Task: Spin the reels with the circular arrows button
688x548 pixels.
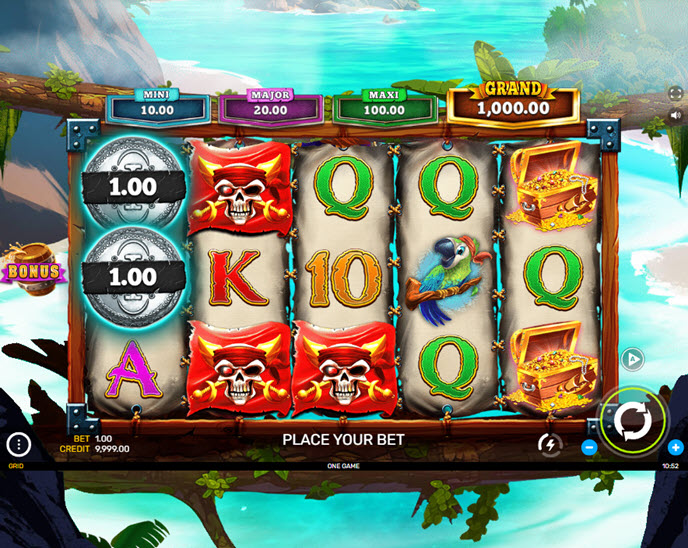Action: [632, 421]
